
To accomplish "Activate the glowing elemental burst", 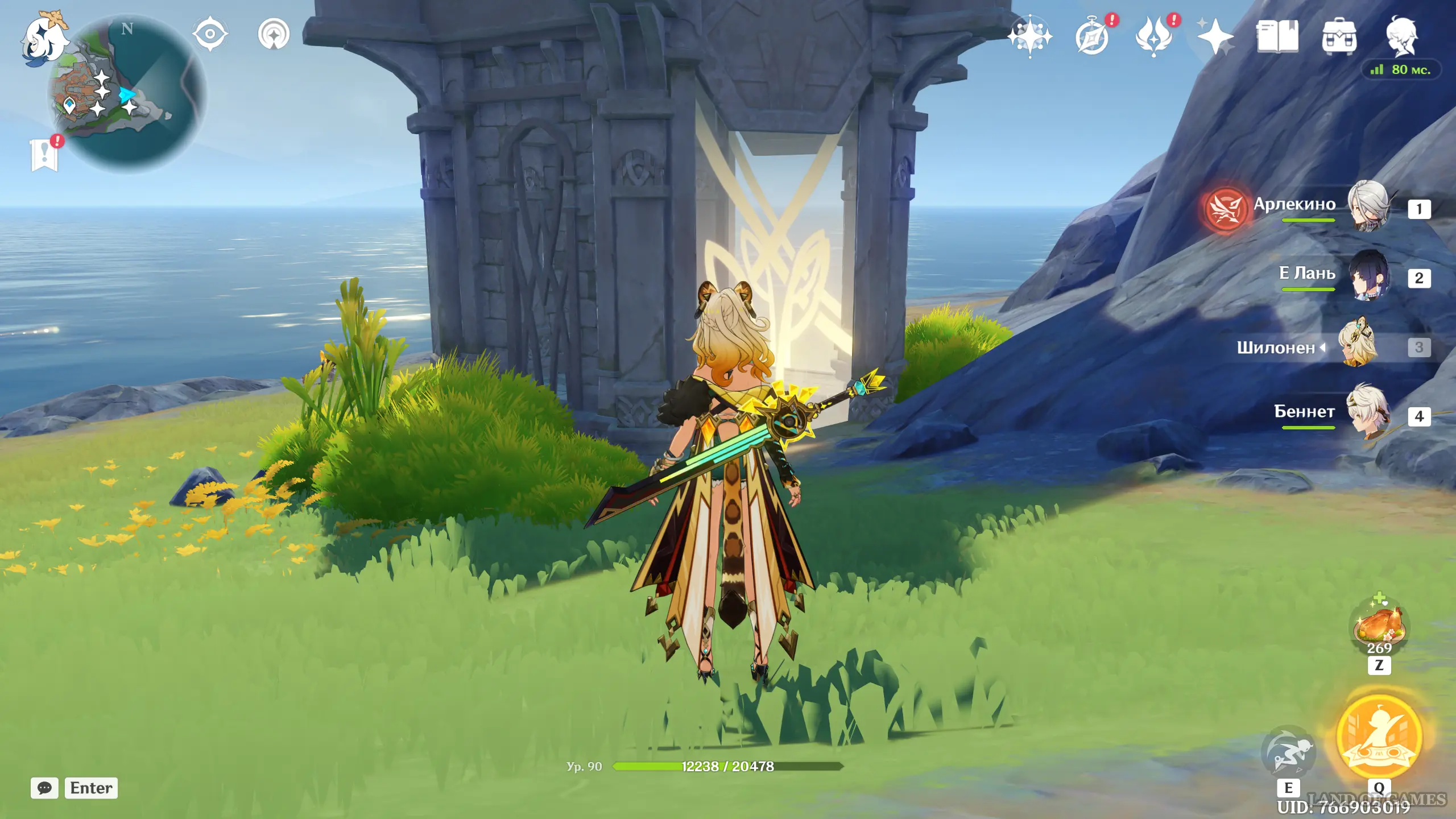I will click(x=1379, y=737).
